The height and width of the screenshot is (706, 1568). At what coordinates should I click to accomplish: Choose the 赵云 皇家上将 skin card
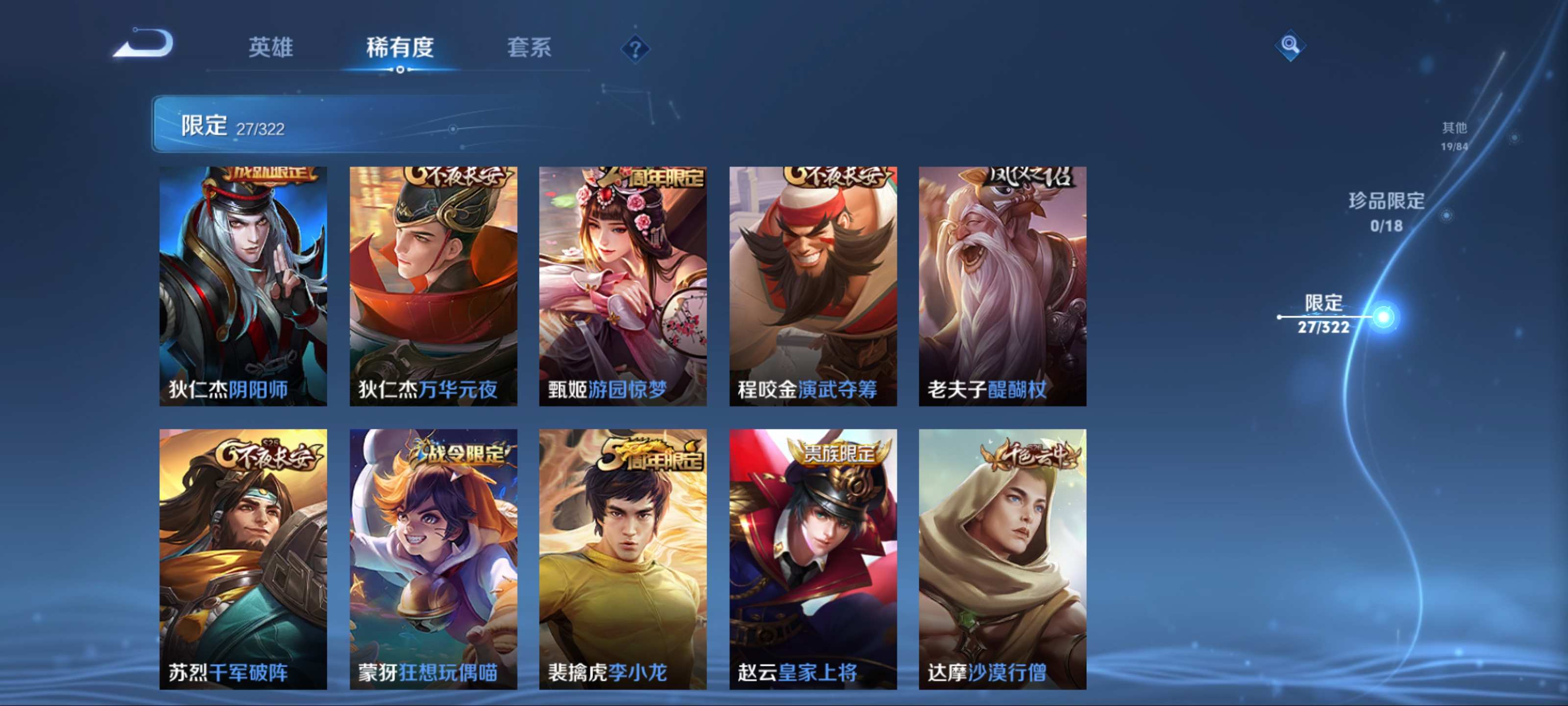[812, 558]
